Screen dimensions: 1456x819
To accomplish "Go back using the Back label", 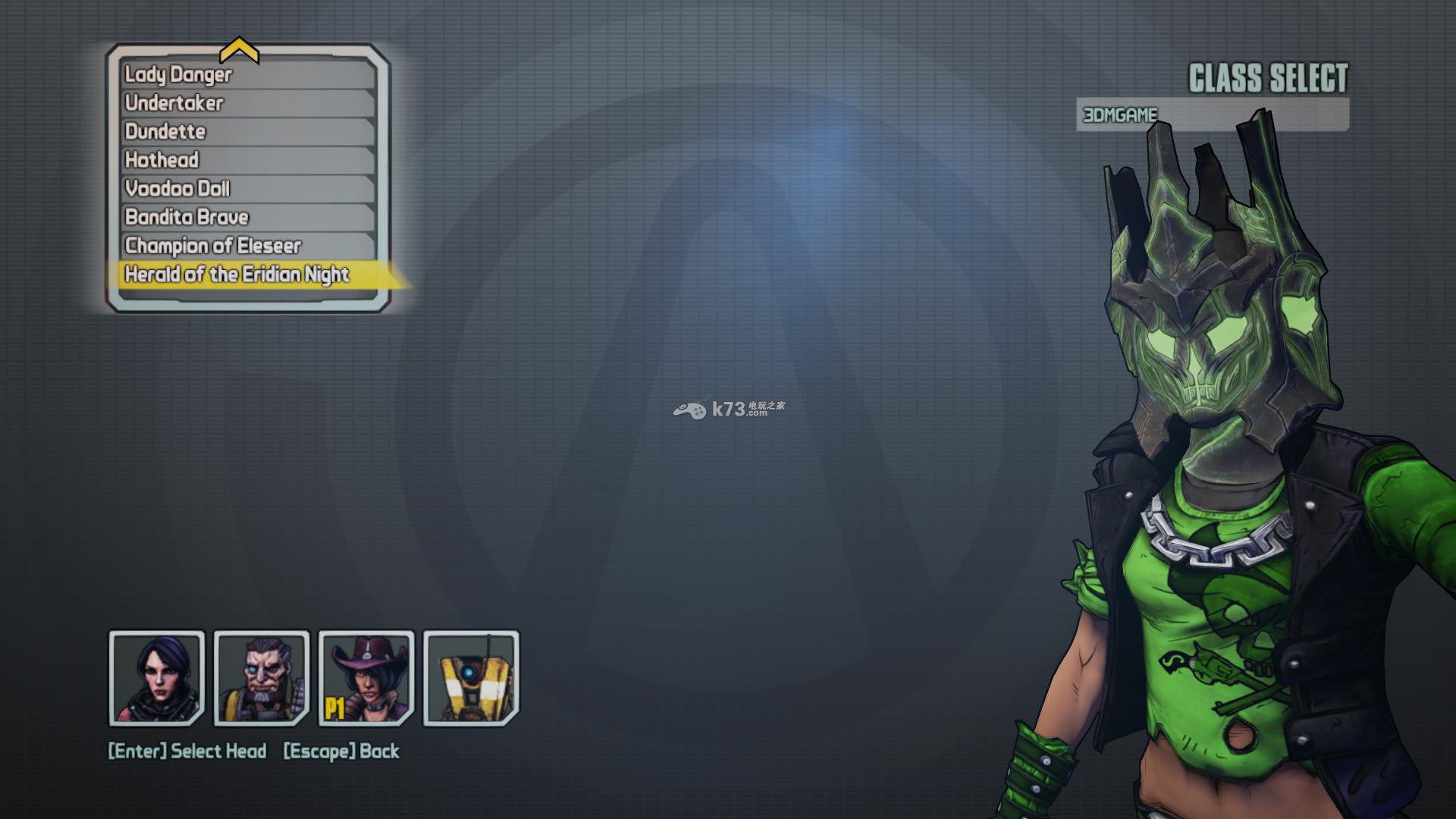I will [x=341, y=751].
